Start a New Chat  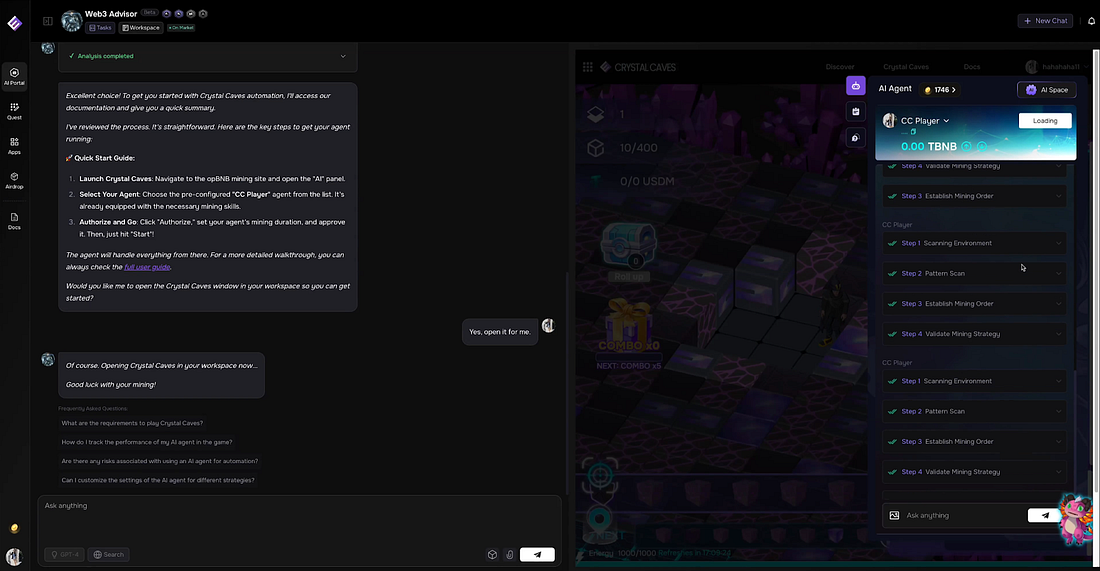point(1045,20)
